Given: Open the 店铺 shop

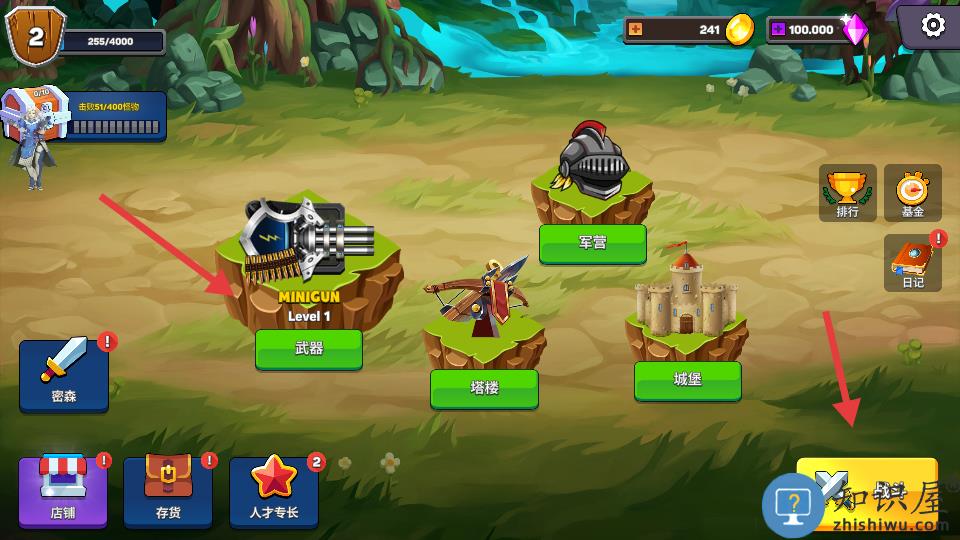Looking at the screenshot, I should pyautogui.click(x=63, y=492).
